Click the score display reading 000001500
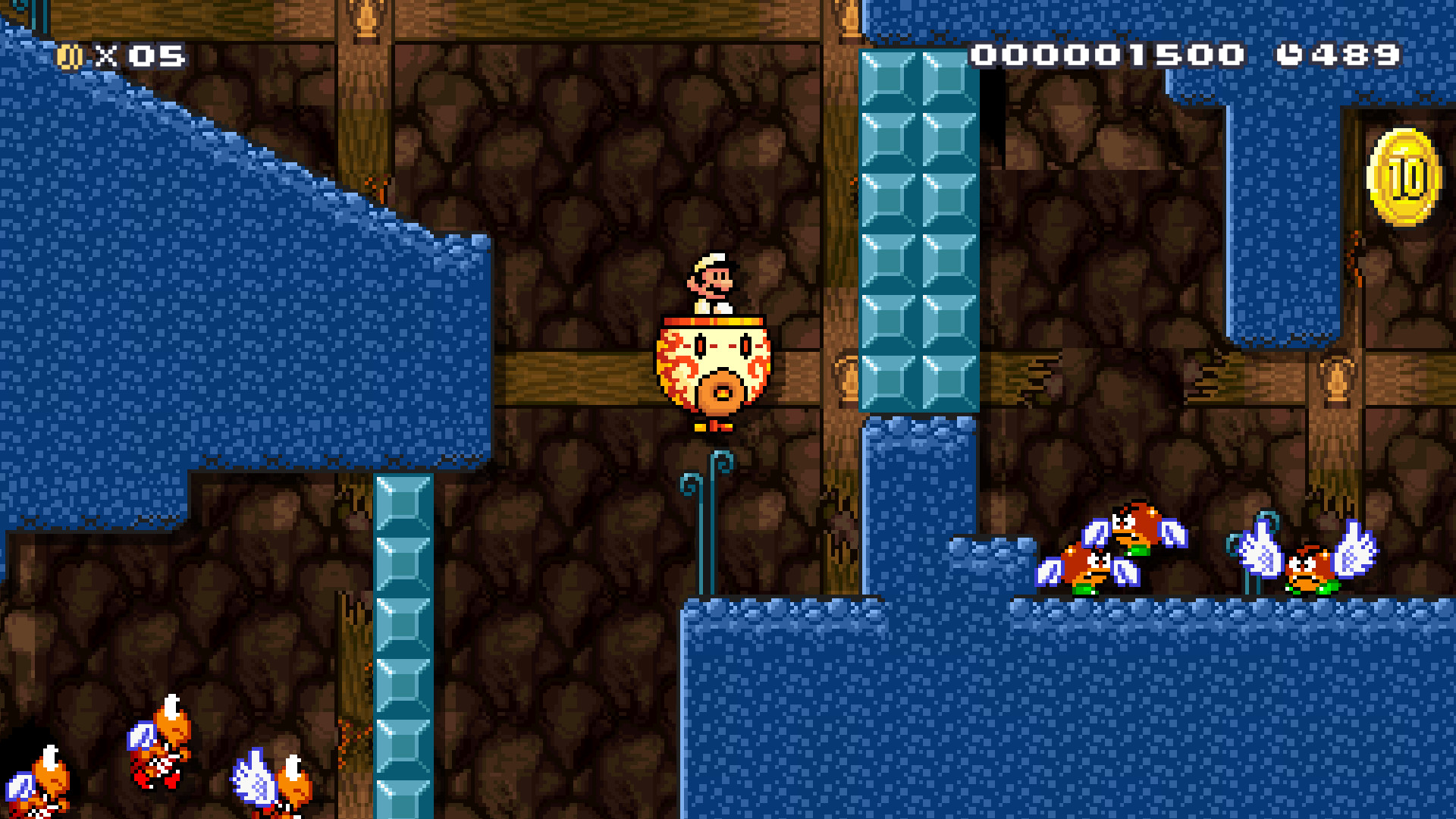 coord(1109,54)
